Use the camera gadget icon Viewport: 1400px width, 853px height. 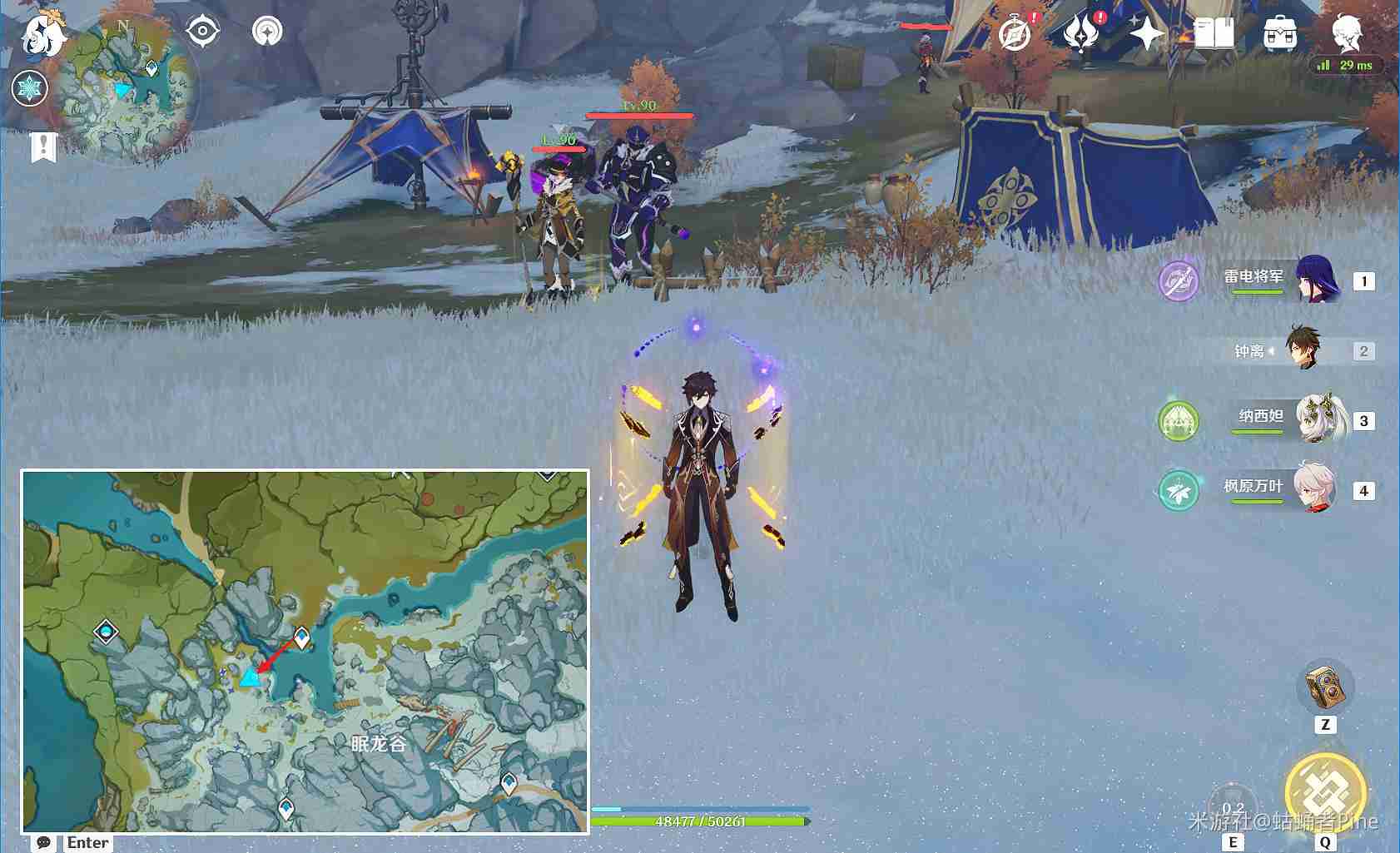click(1325, 687)
